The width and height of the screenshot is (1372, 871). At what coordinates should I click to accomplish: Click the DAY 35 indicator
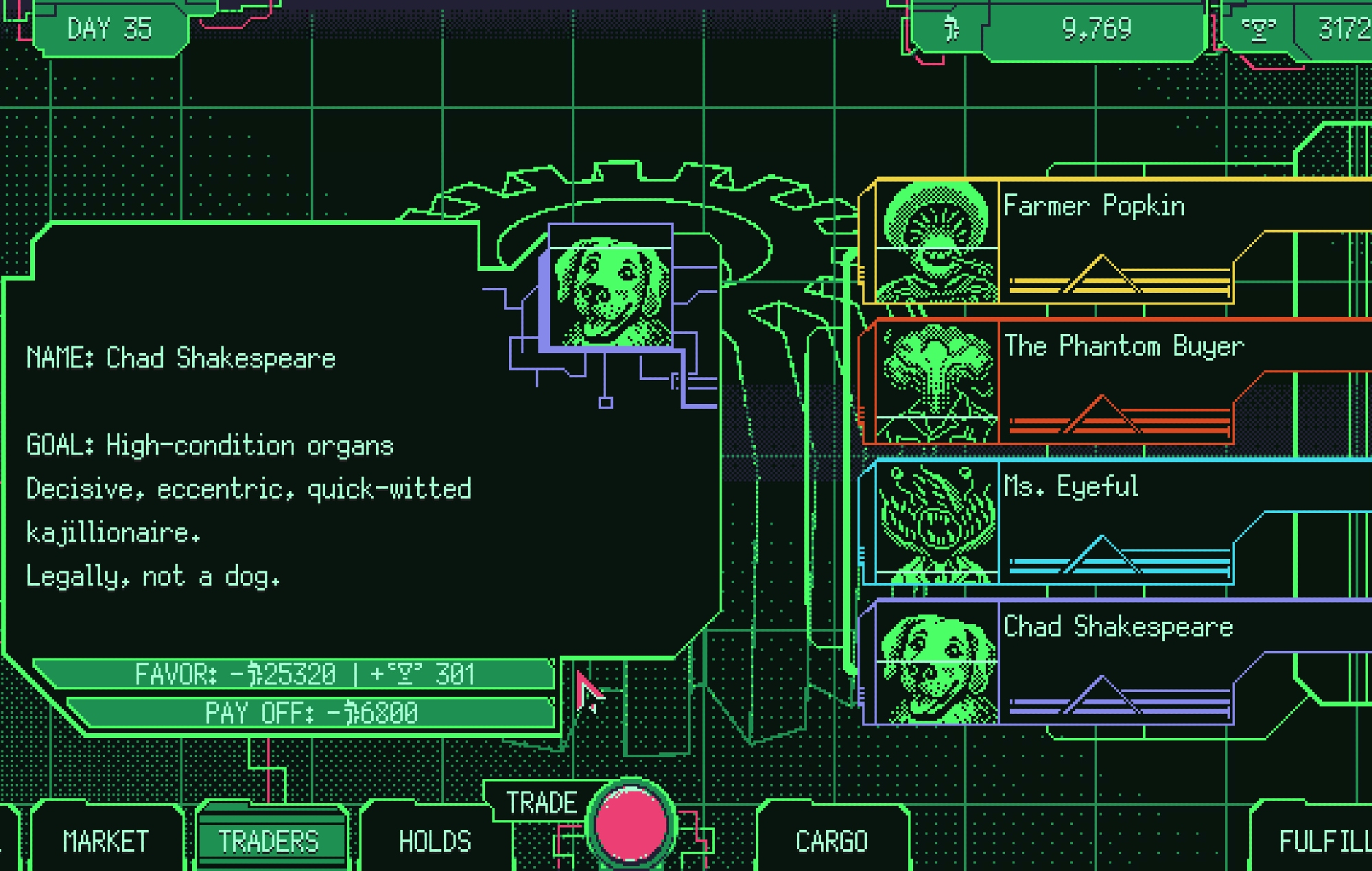[x=110, y=29]
